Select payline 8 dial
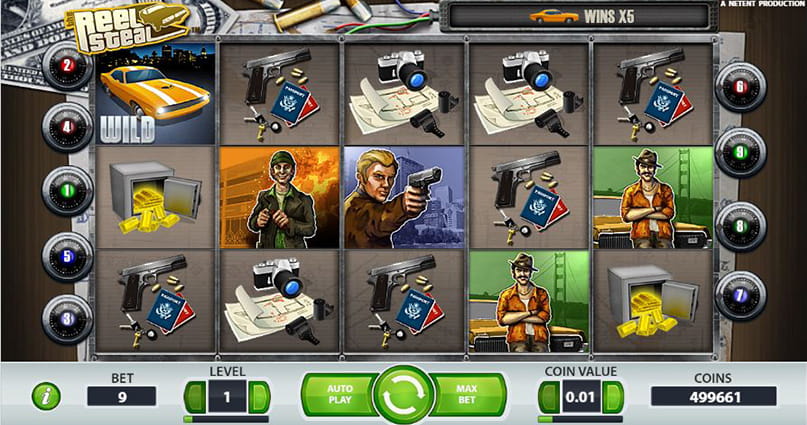The width and height of the screenshot is (807, 425). (x=741, y=226)
